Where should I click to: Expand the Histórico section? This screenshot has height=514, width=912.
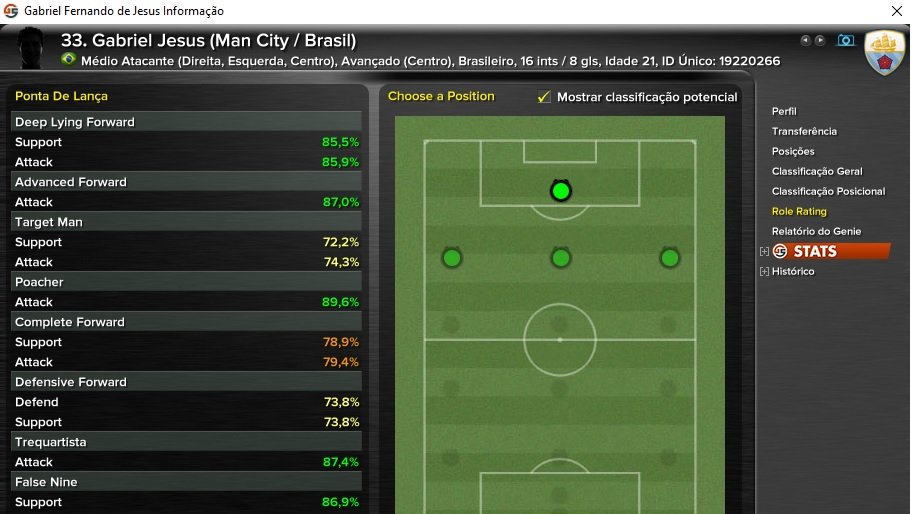pos(765,271)
